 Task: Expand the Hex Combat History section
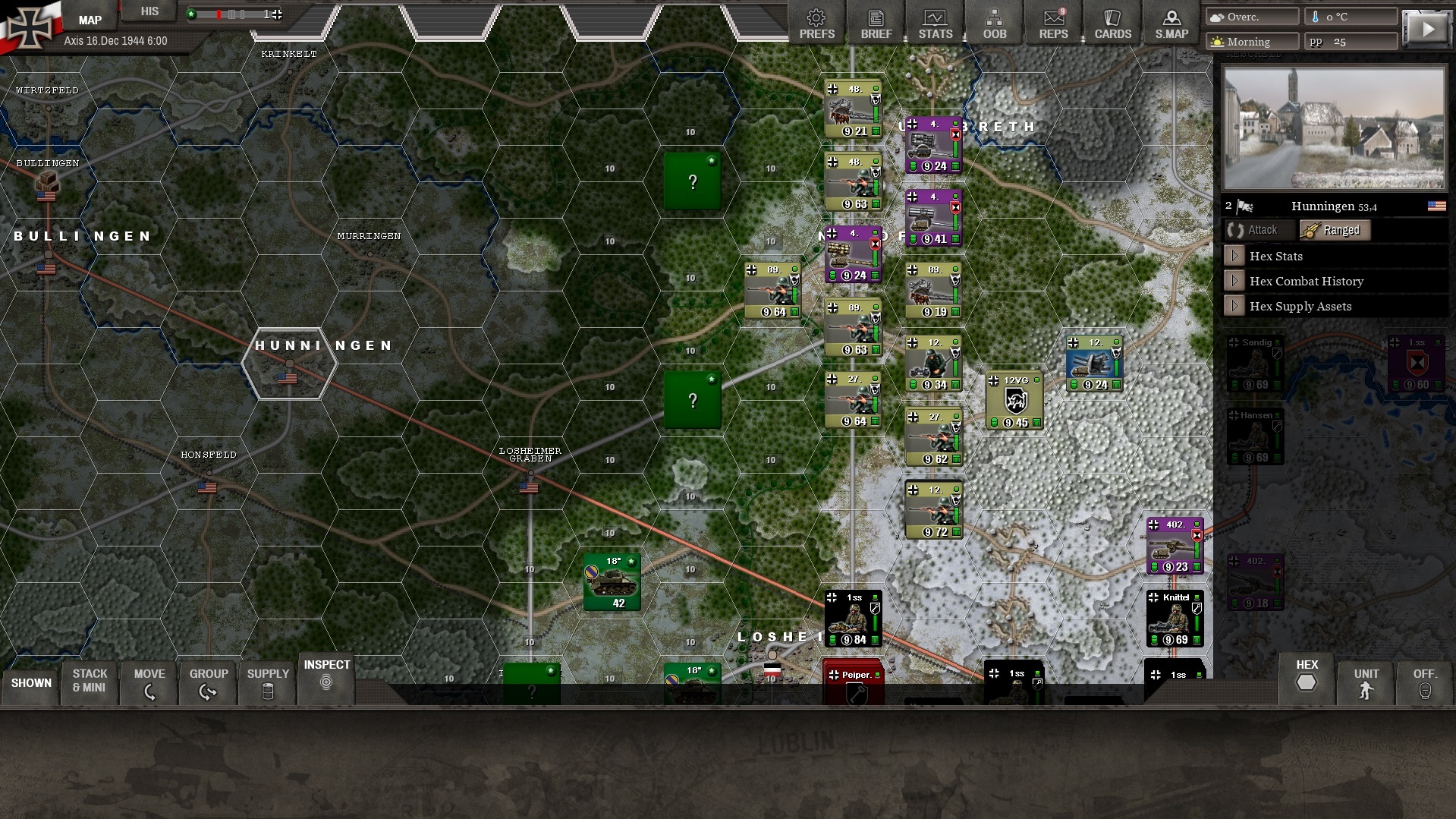1306,281
